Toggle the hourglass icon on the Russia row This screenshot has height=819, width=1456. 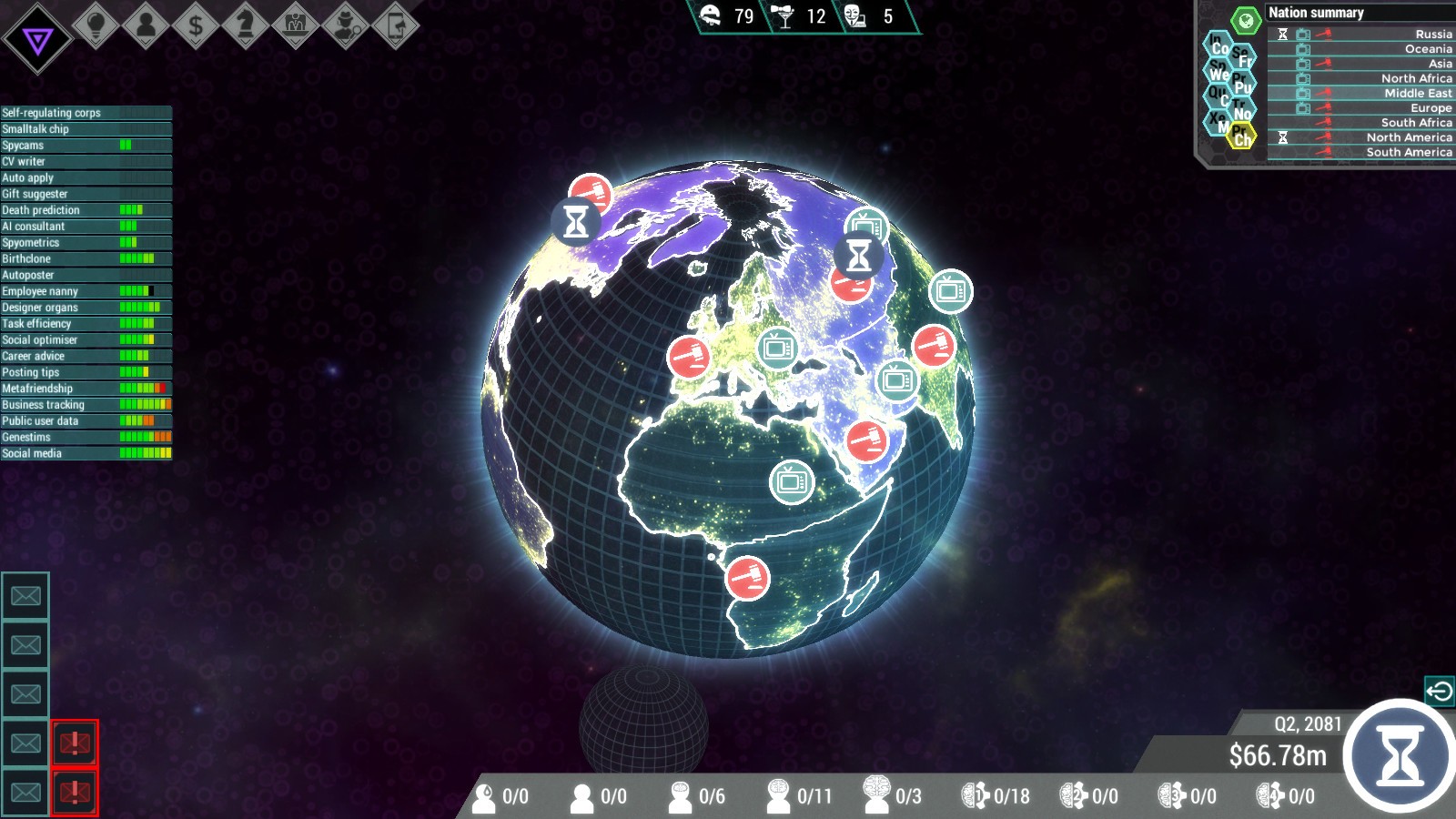click(x=1282, y=35)
